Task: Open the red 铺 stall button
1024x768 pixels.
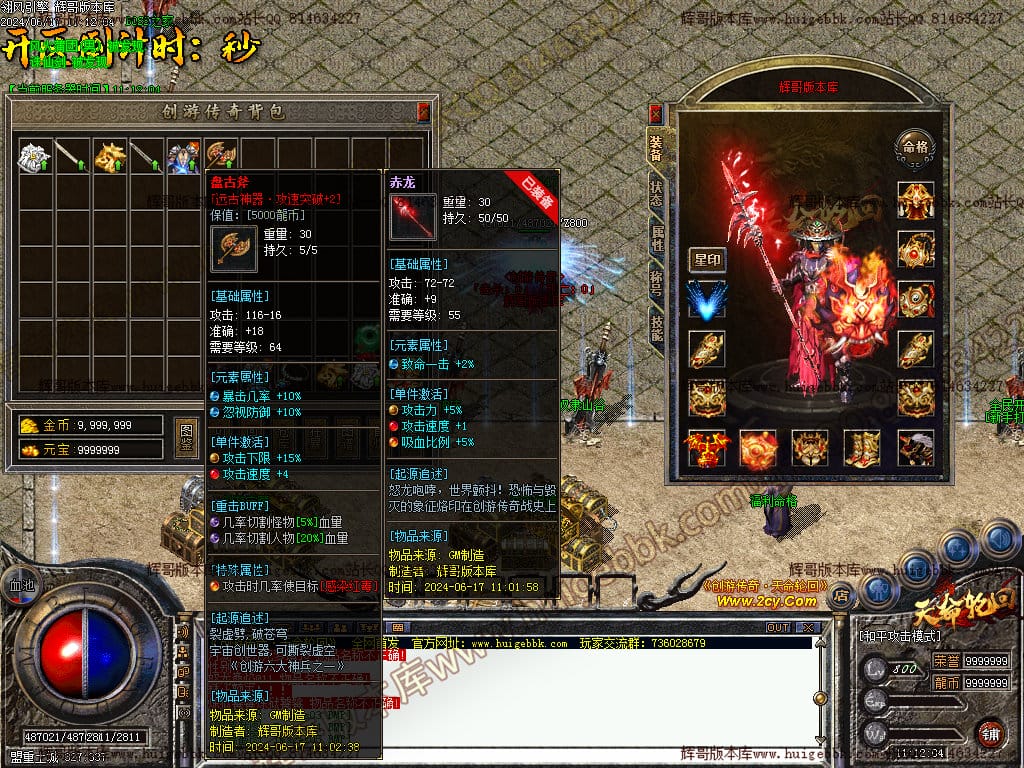Action: 989,733
